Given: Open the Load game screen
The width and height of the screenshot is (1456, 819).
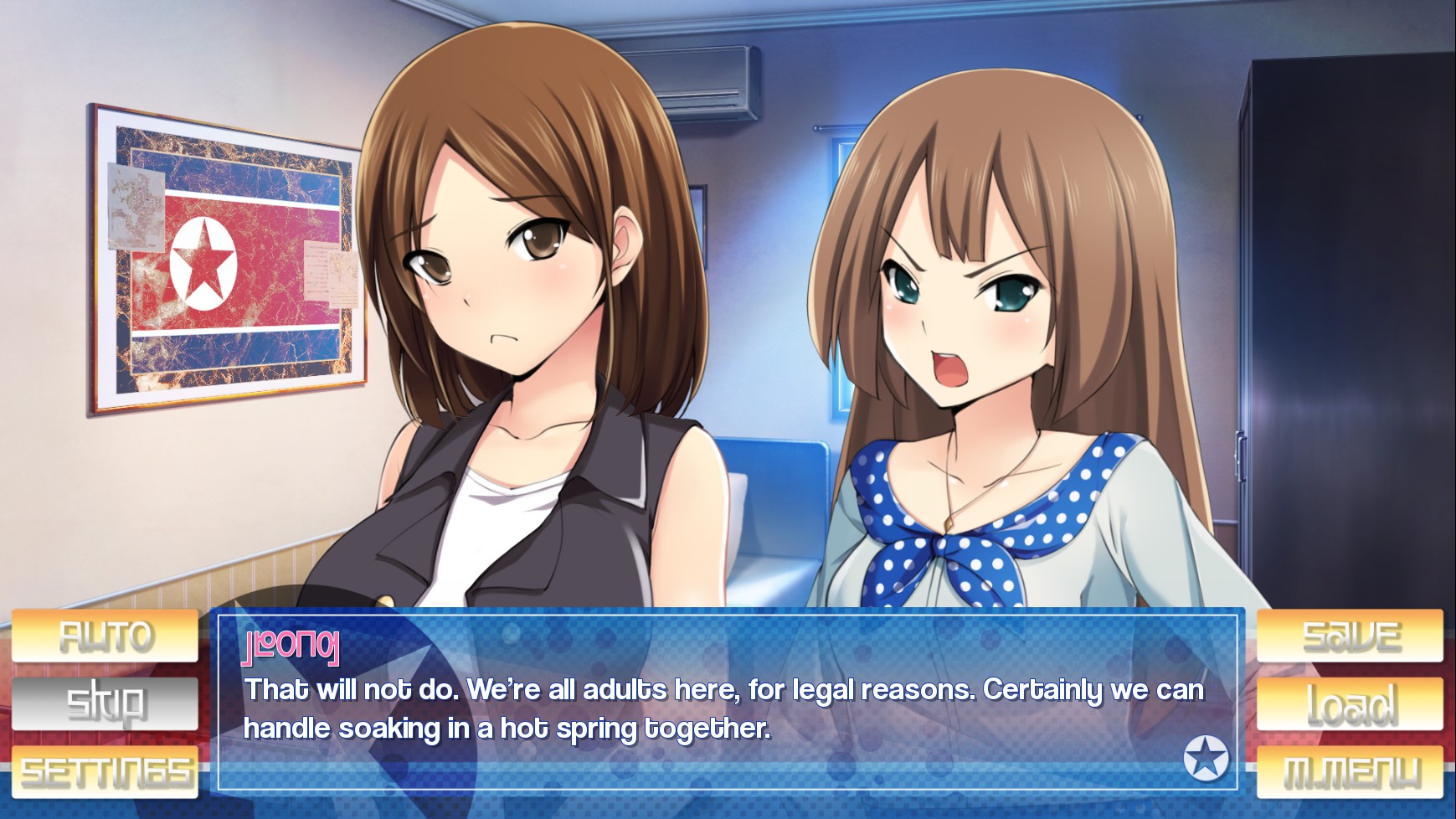Looking at the screenshot, I should click(x=1350, y=704).
